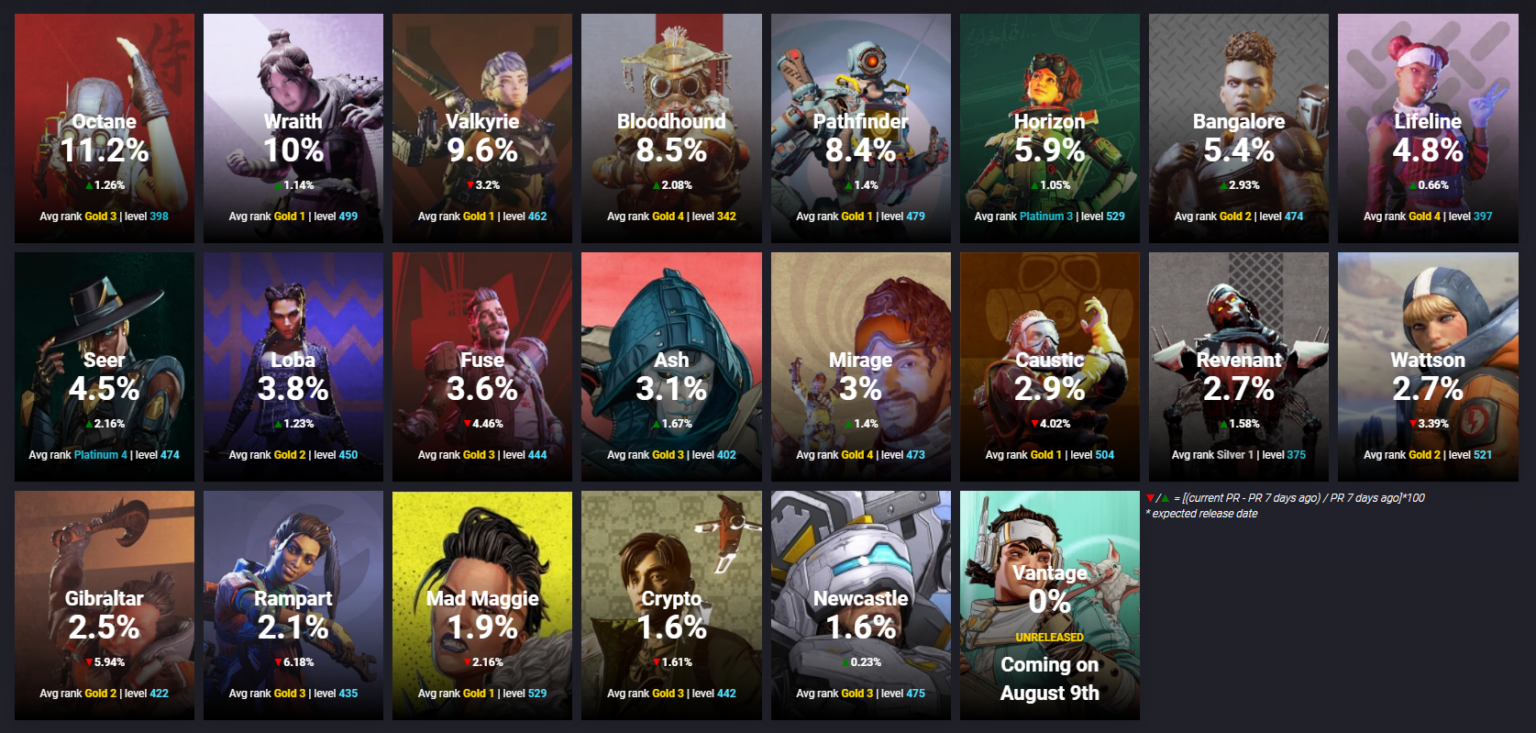
Task: Open Mad Maggie's stats card
Action: 482,605
